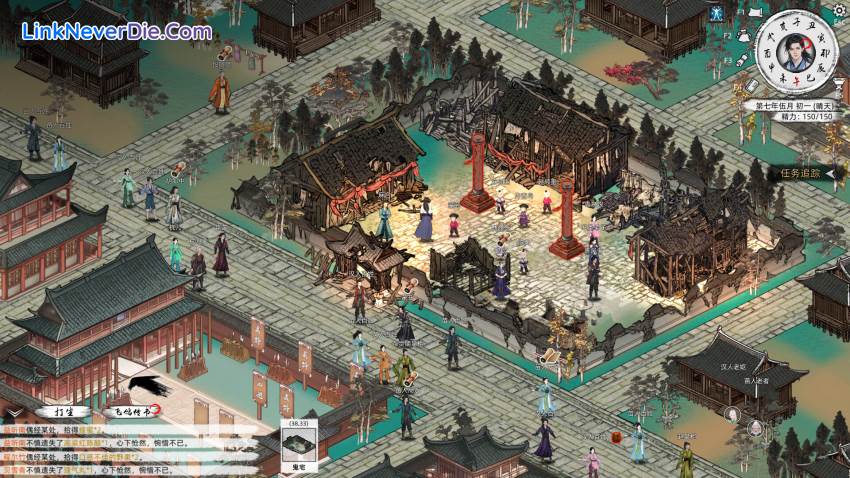The image size is (850, 478).
Task: Select the bearded elder man portrait bubble
Action: (x=755, y=429)
